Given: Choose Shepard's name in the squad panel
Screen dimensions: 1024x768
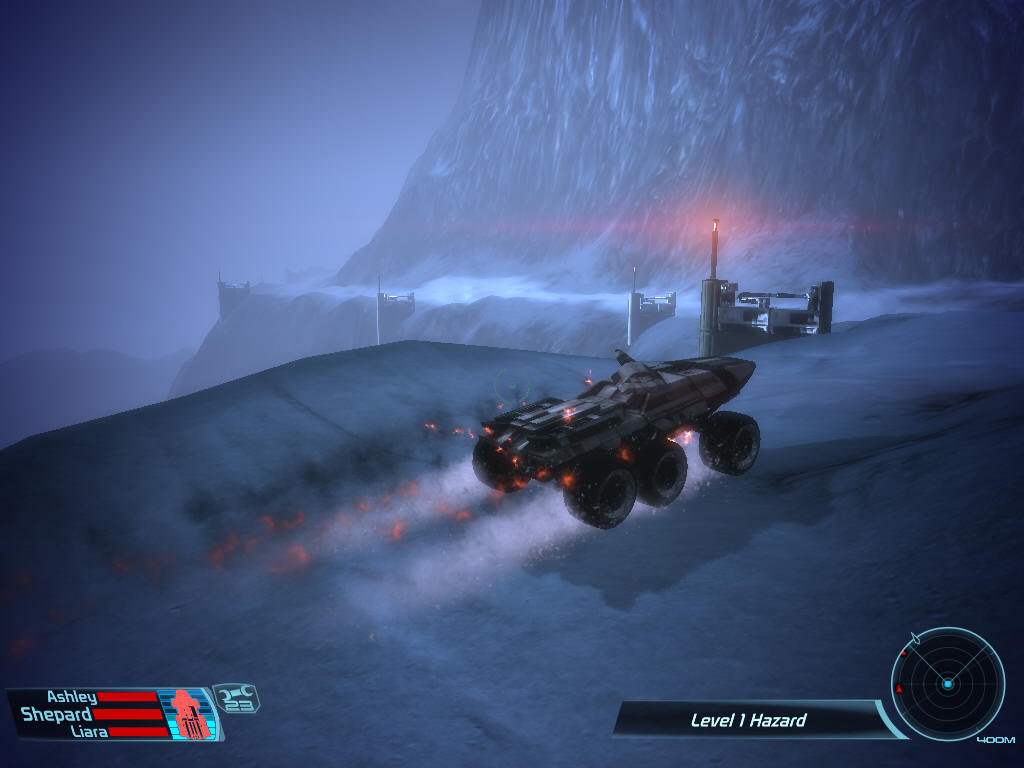Looking at the screenshot, I should [x=57, y=714].
